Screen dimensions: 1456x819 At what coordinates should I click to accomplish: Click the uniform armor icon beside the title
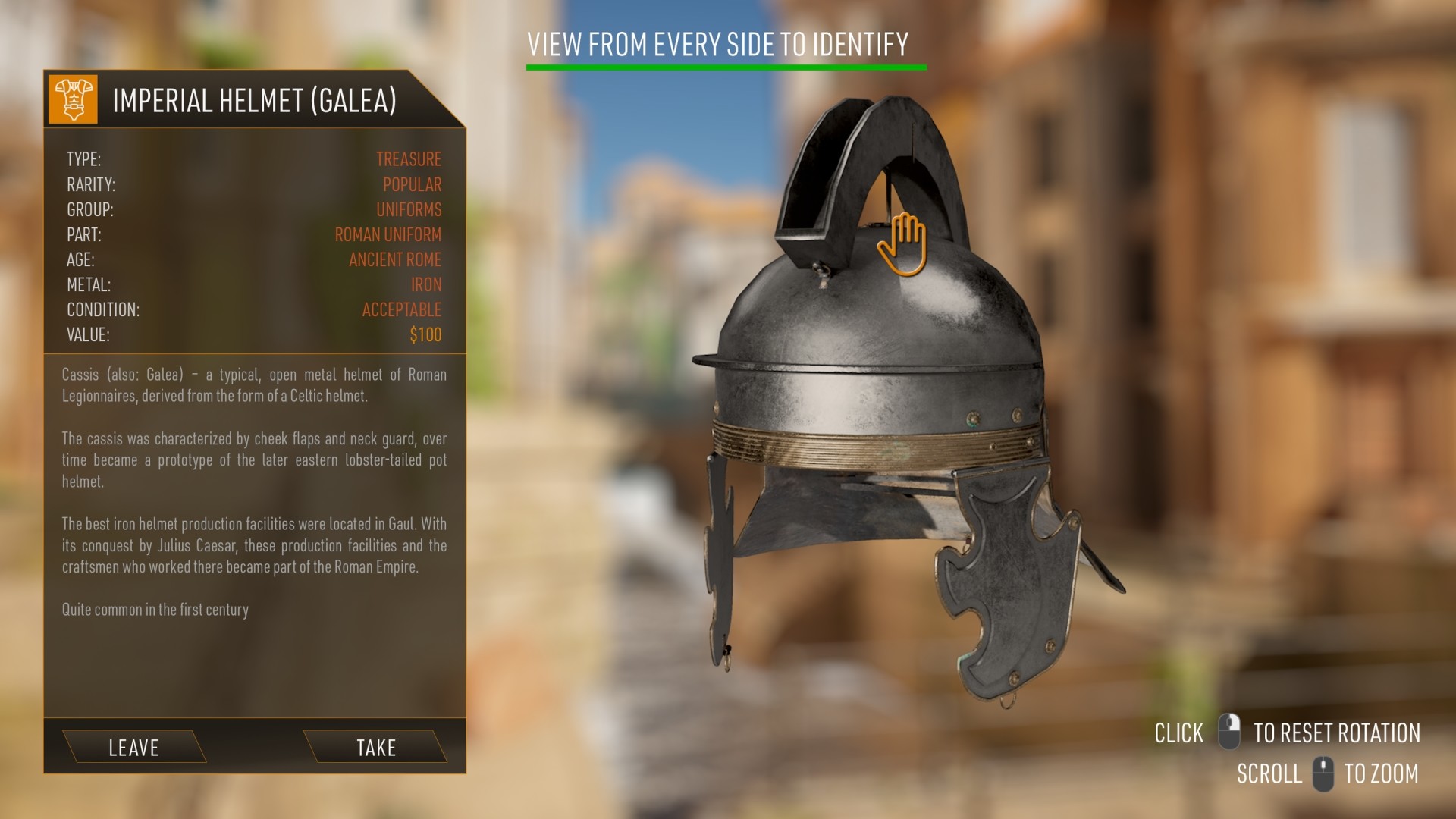coord(74,99)
